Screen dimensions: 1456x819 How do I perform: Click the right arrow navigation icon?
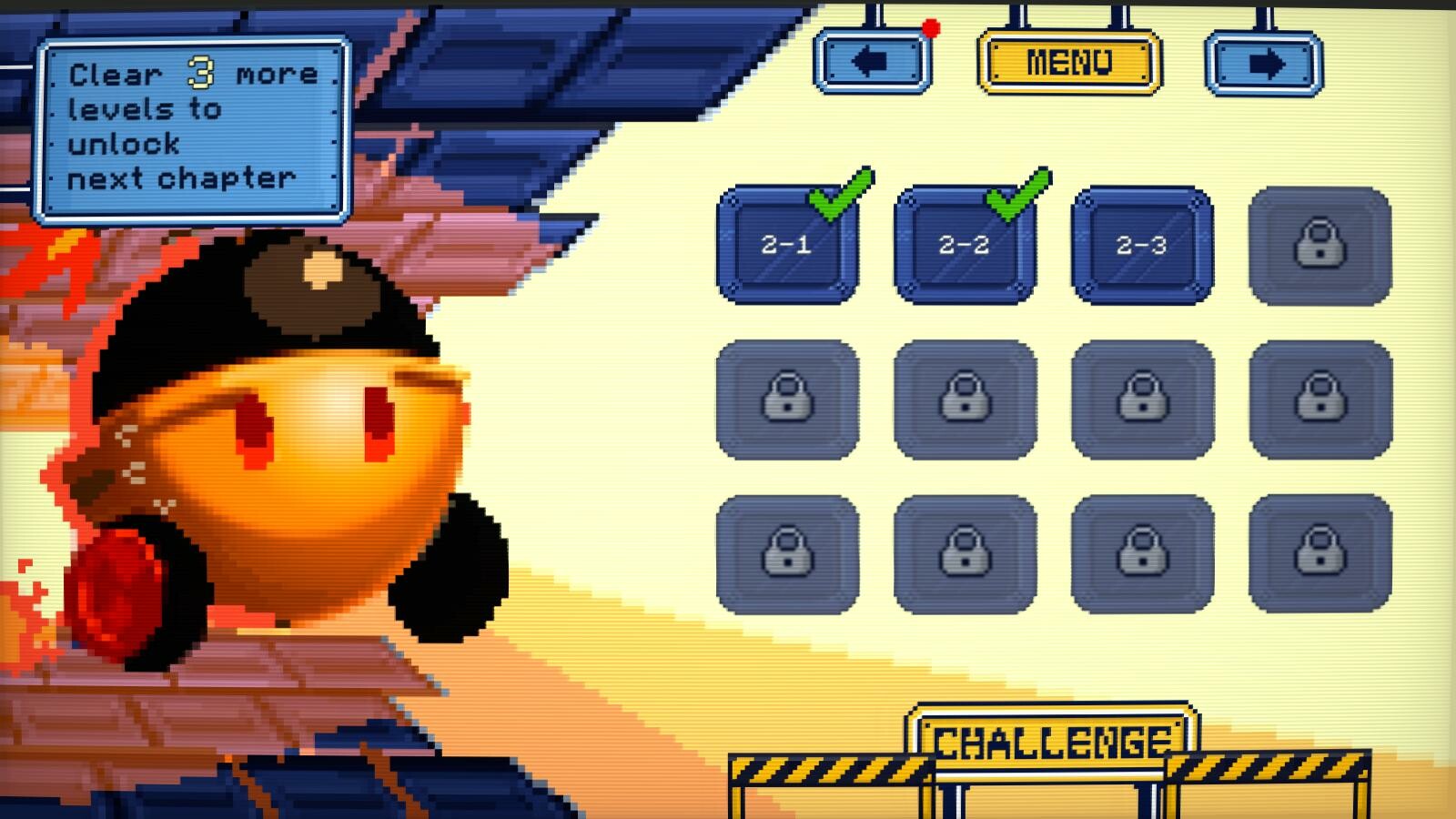pos(1265,61)
